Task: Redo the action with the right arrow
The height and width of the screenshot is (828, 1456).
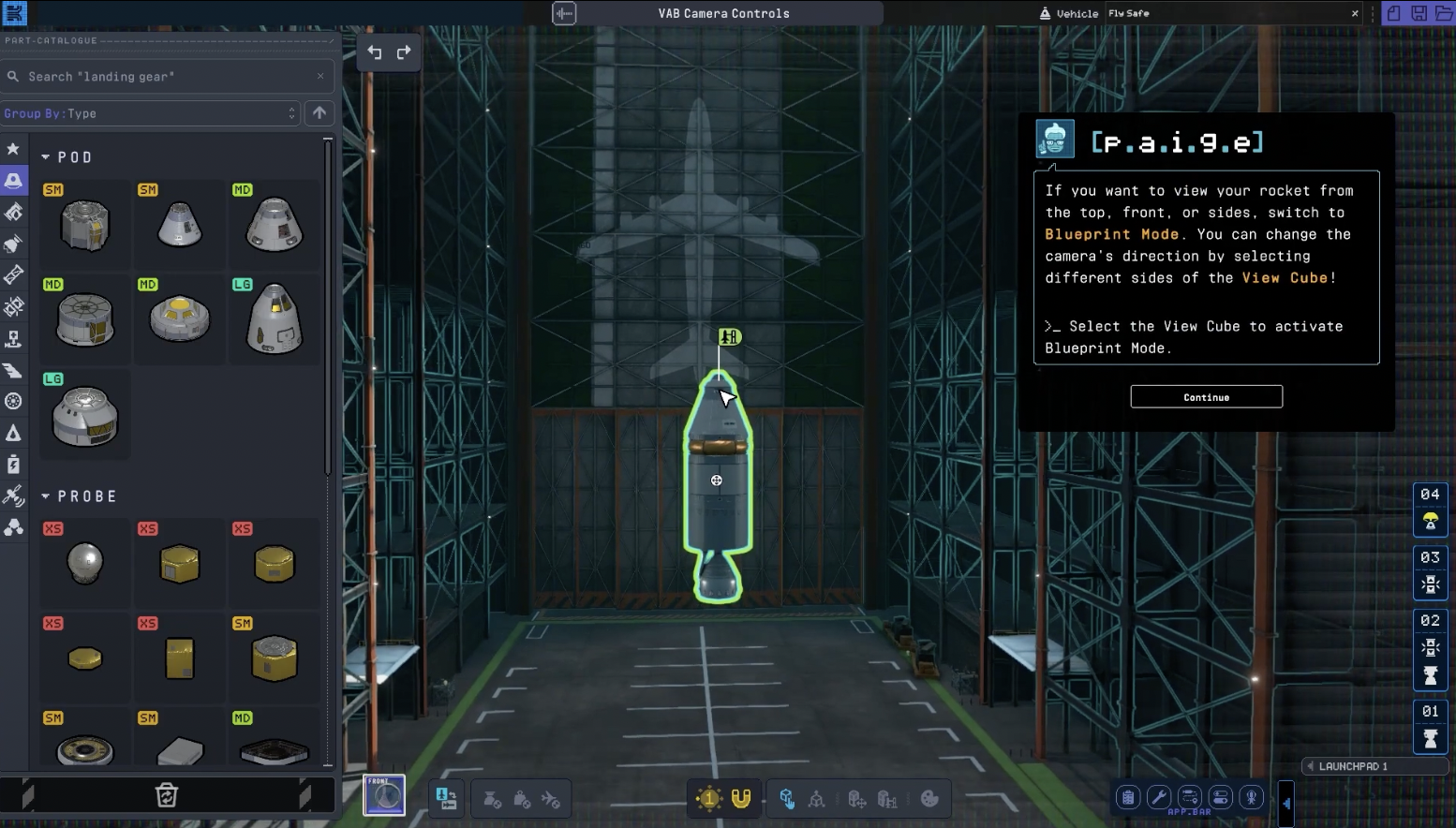Action: 404,52
